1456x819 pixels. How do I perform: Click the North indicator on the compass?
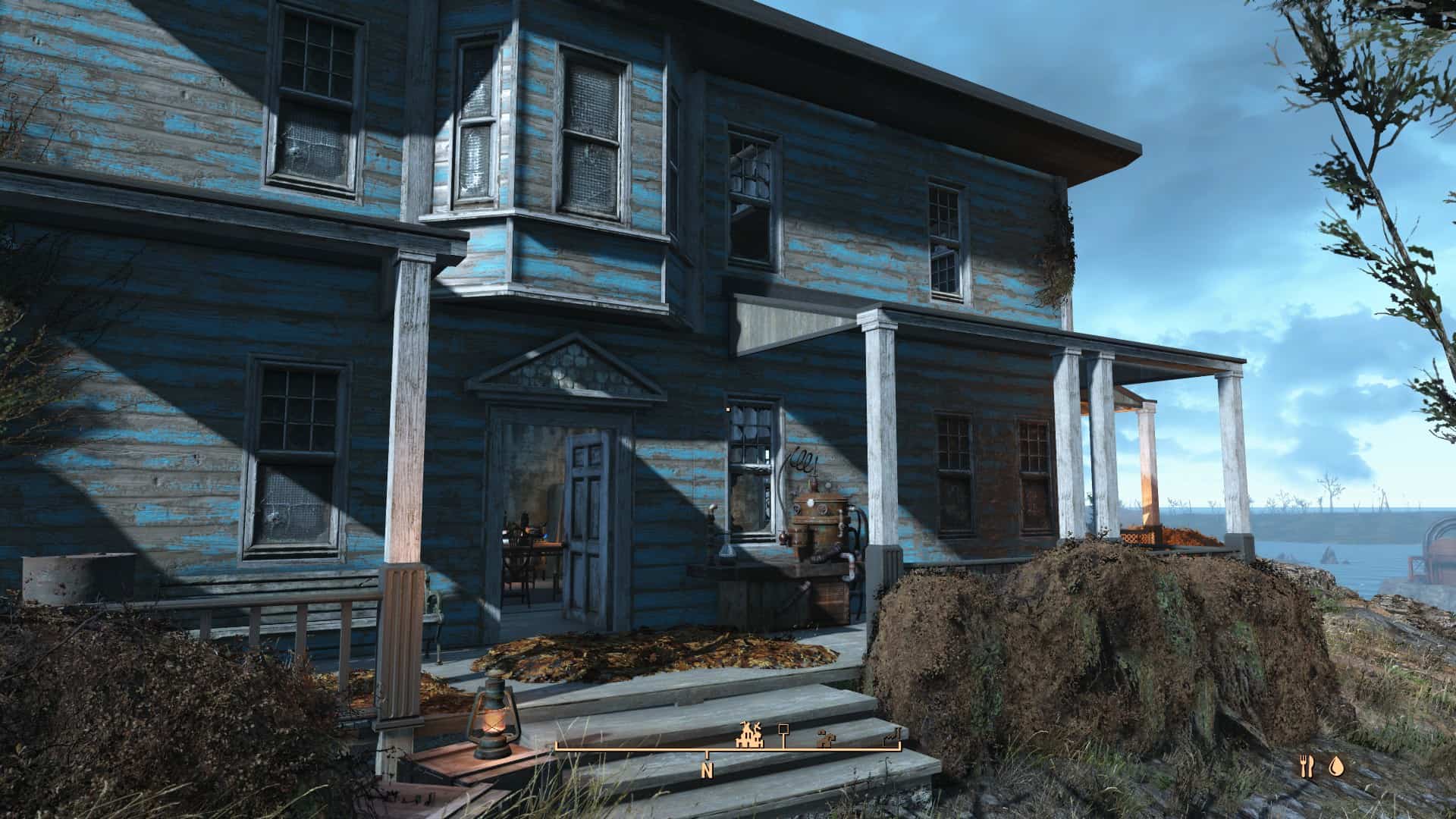(x=707, y=771)
